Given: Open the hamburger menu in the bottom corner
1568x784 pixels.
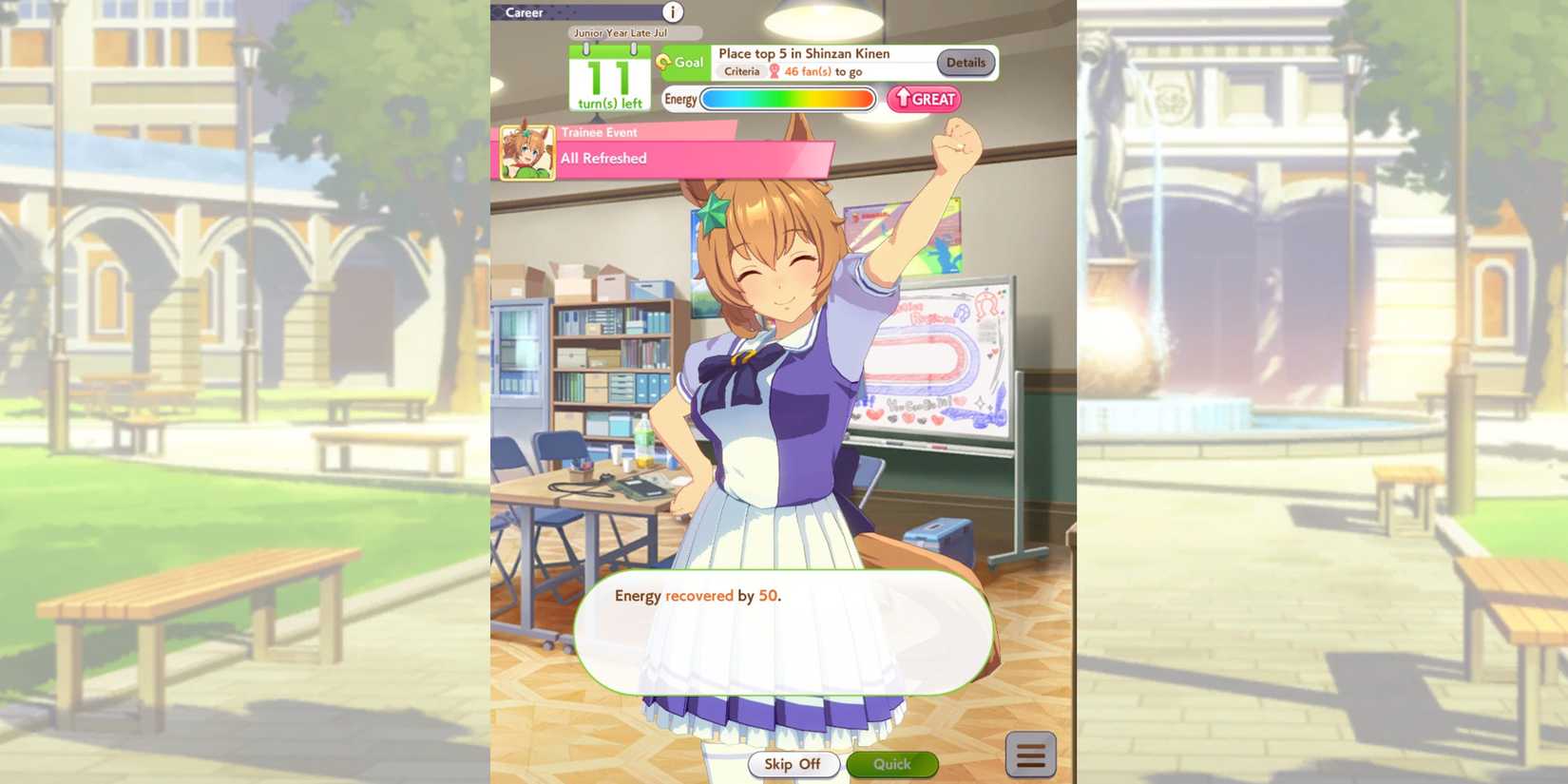Looking at the screenshot, I should 1031,754.
